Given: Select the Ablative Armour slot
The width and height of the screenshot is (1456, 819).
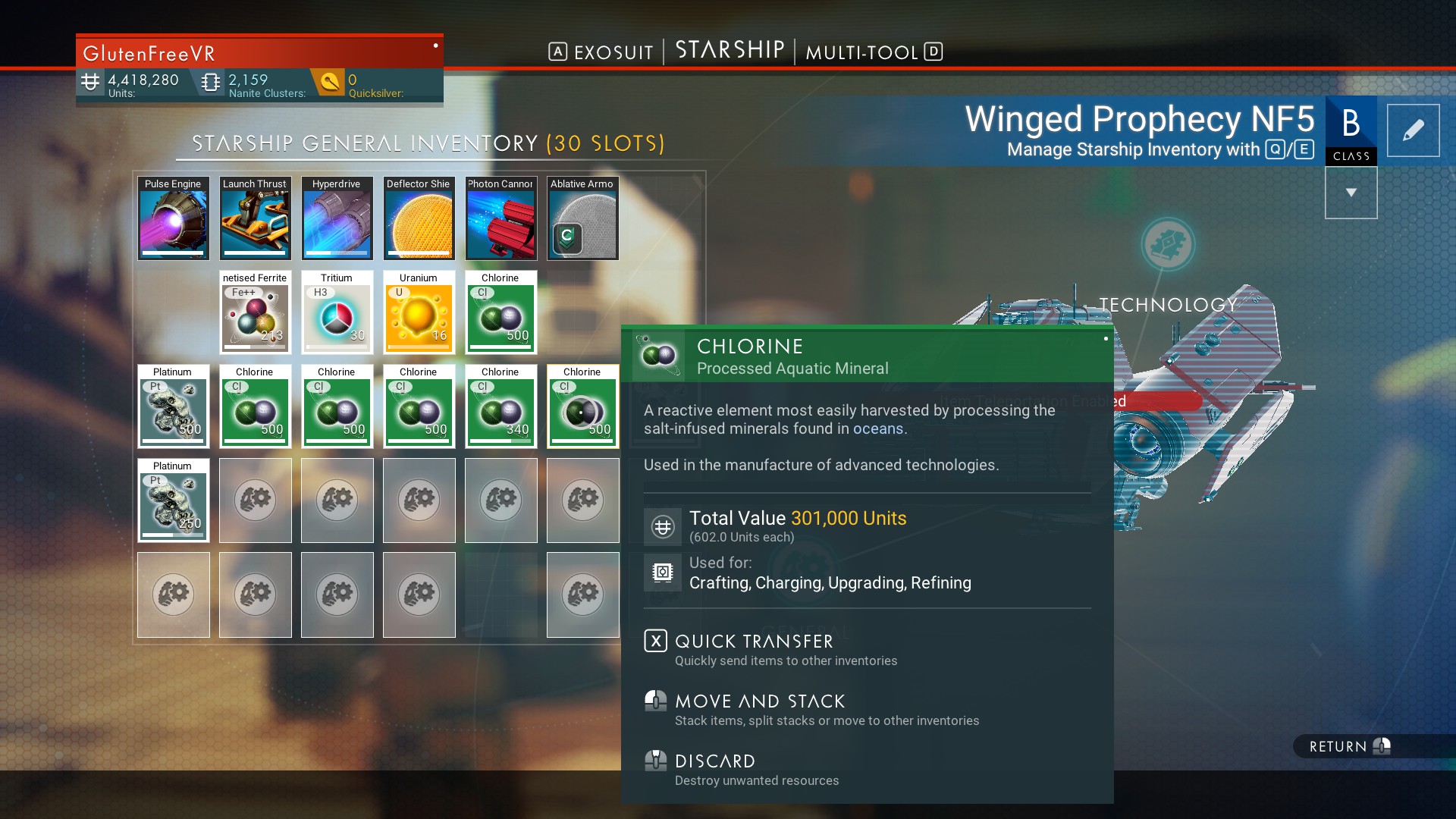Looking at the screenshot, I should coord(582,218).
